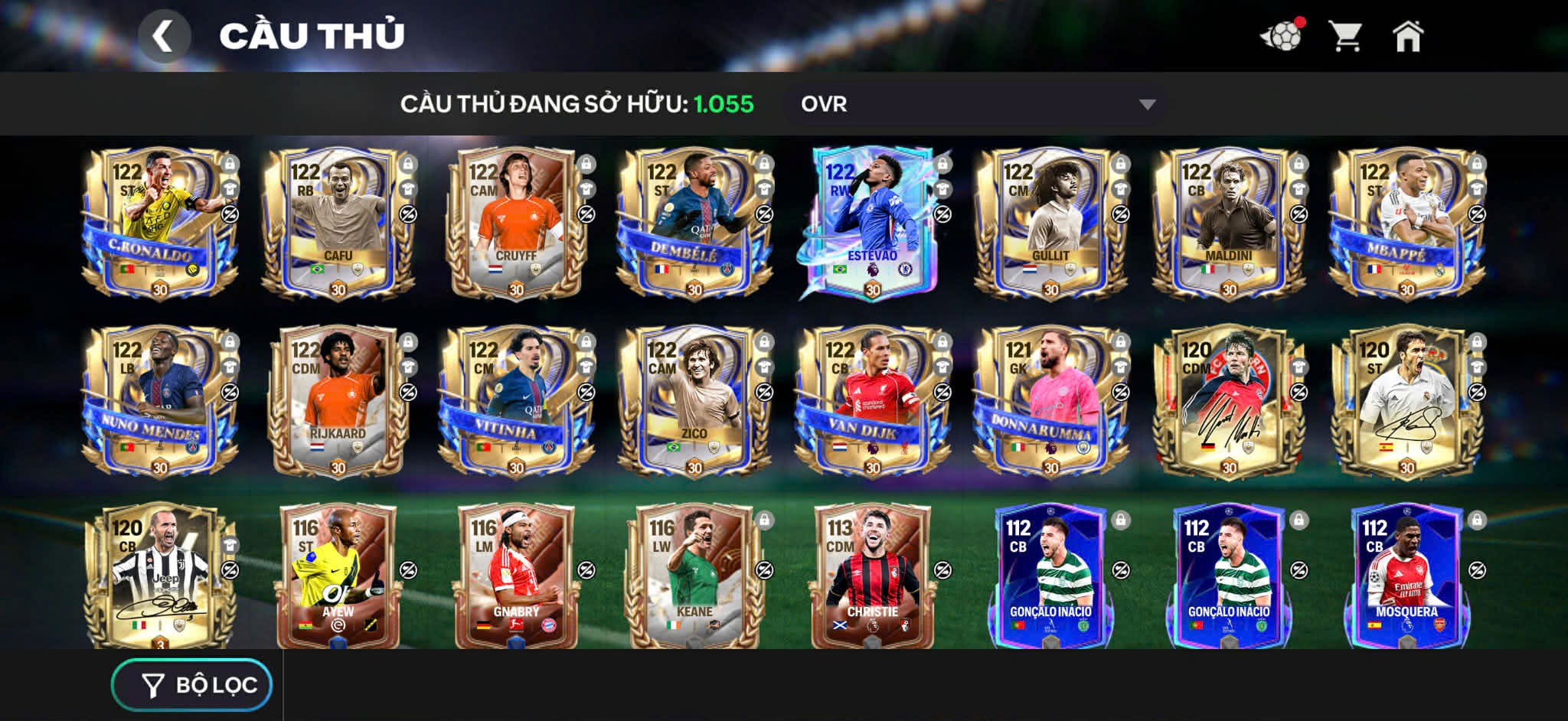Open the shopping cart store
The width and height of the screenshot is (1568, 721).
coord(1344,36)
